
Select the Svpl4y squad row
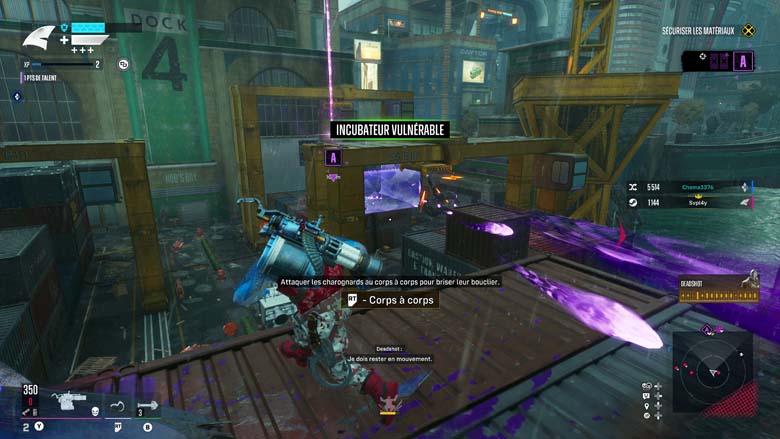click(x=690, y=202)
